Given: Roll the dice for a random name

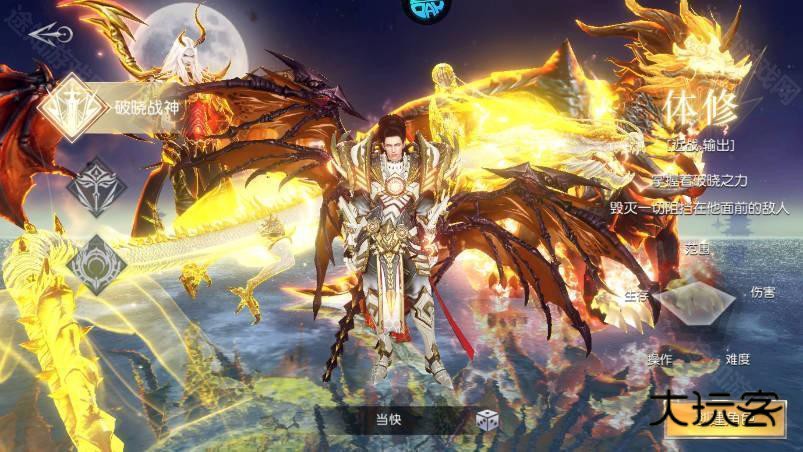Looking at the screenshot, I should click(486, 421).
